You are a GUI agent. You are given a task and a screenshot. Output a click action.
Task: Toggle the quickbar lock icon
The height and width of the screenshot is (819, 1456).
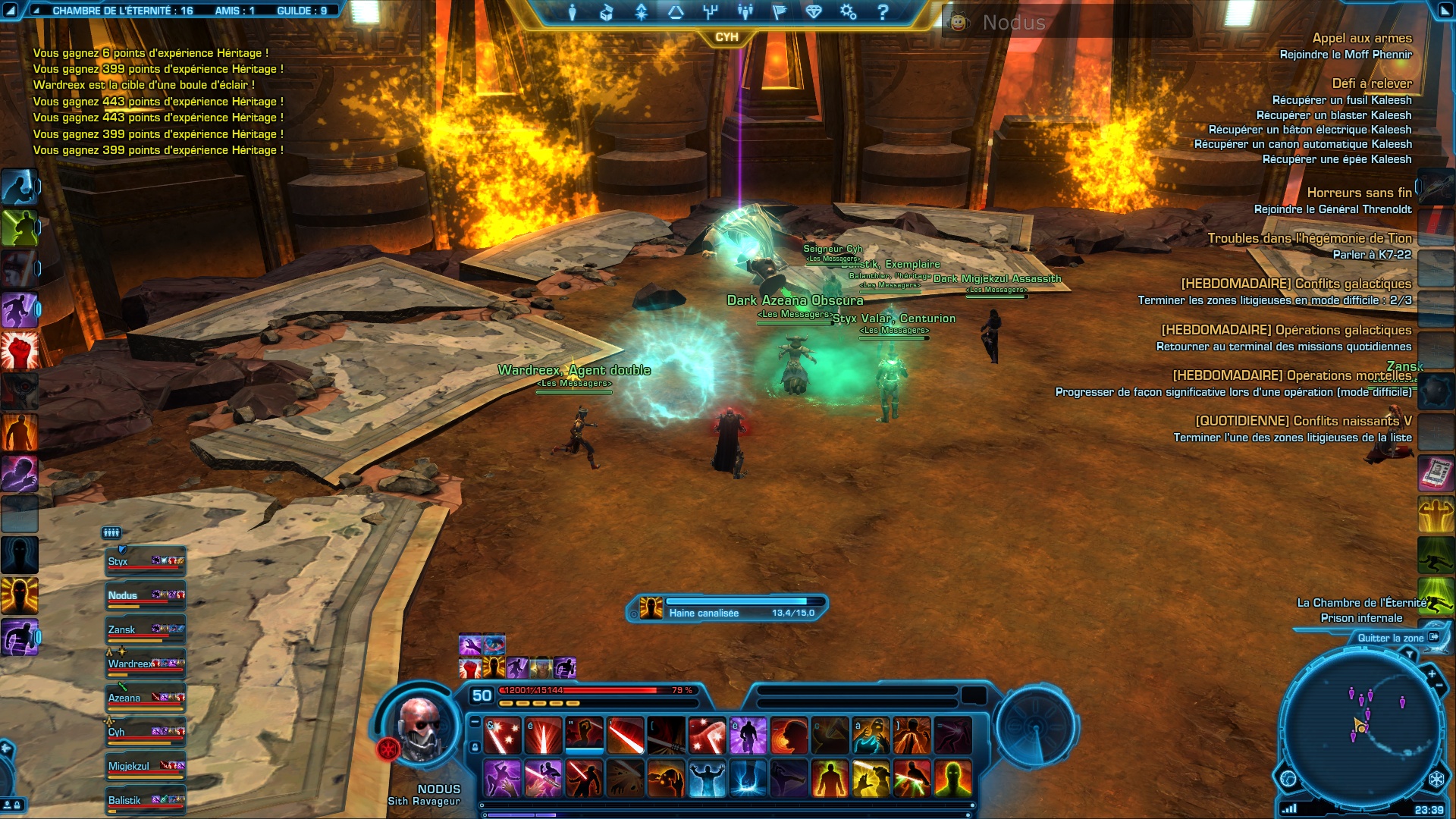tap(475, 747)
